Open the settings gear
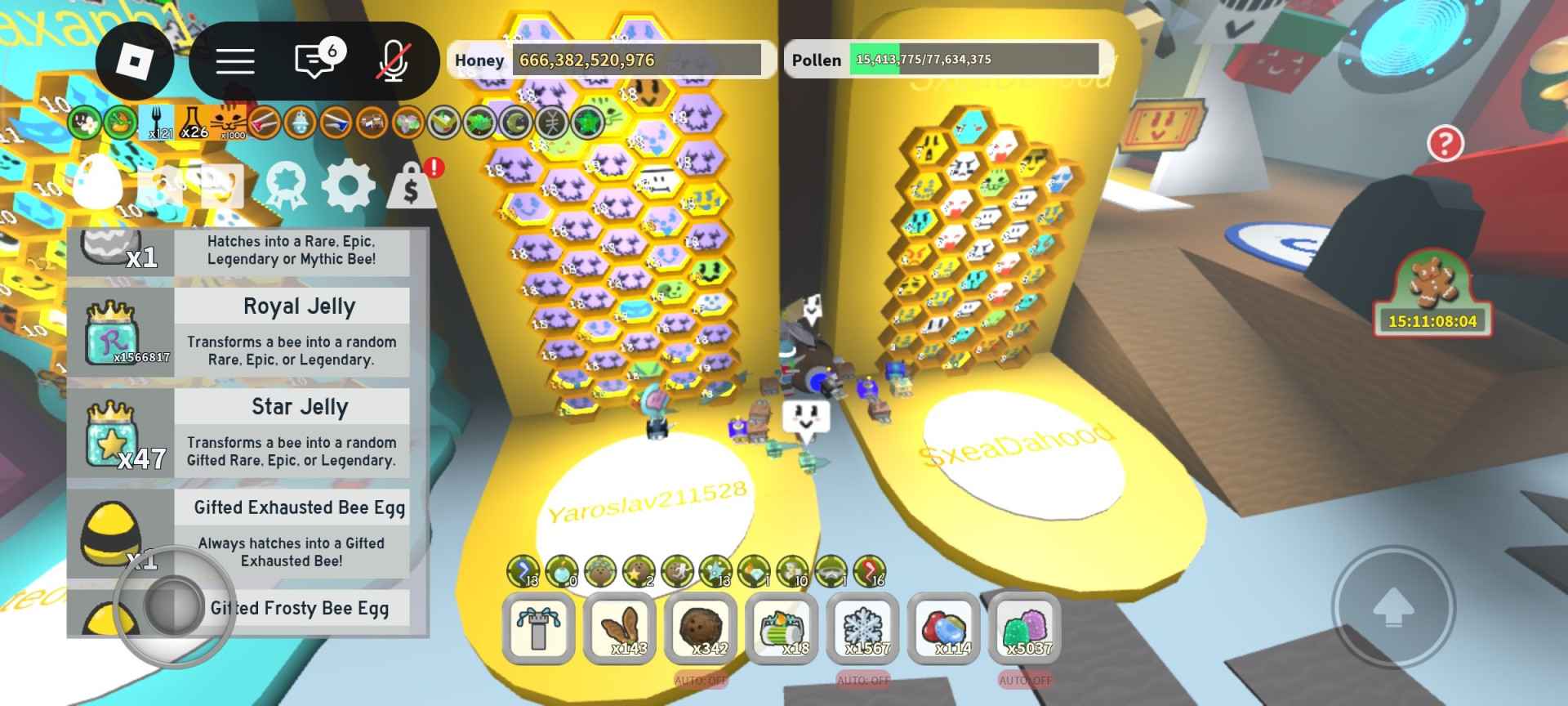This screenshot has width=1568, height=706. 350,185
